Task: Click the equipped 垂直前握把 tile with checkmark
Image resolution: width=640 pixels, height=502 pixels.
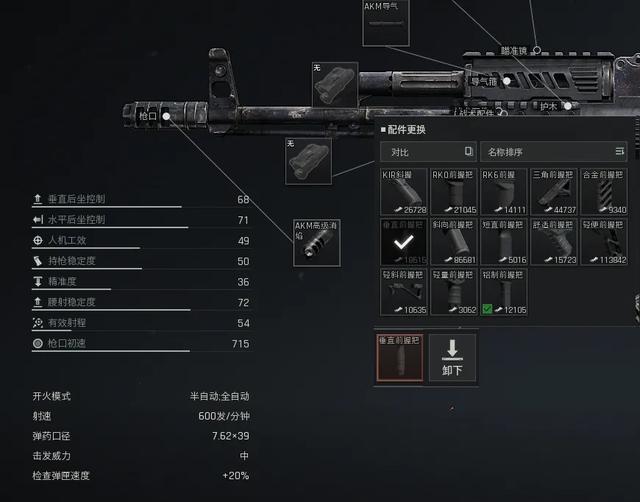Action: (x=404, y=242)
